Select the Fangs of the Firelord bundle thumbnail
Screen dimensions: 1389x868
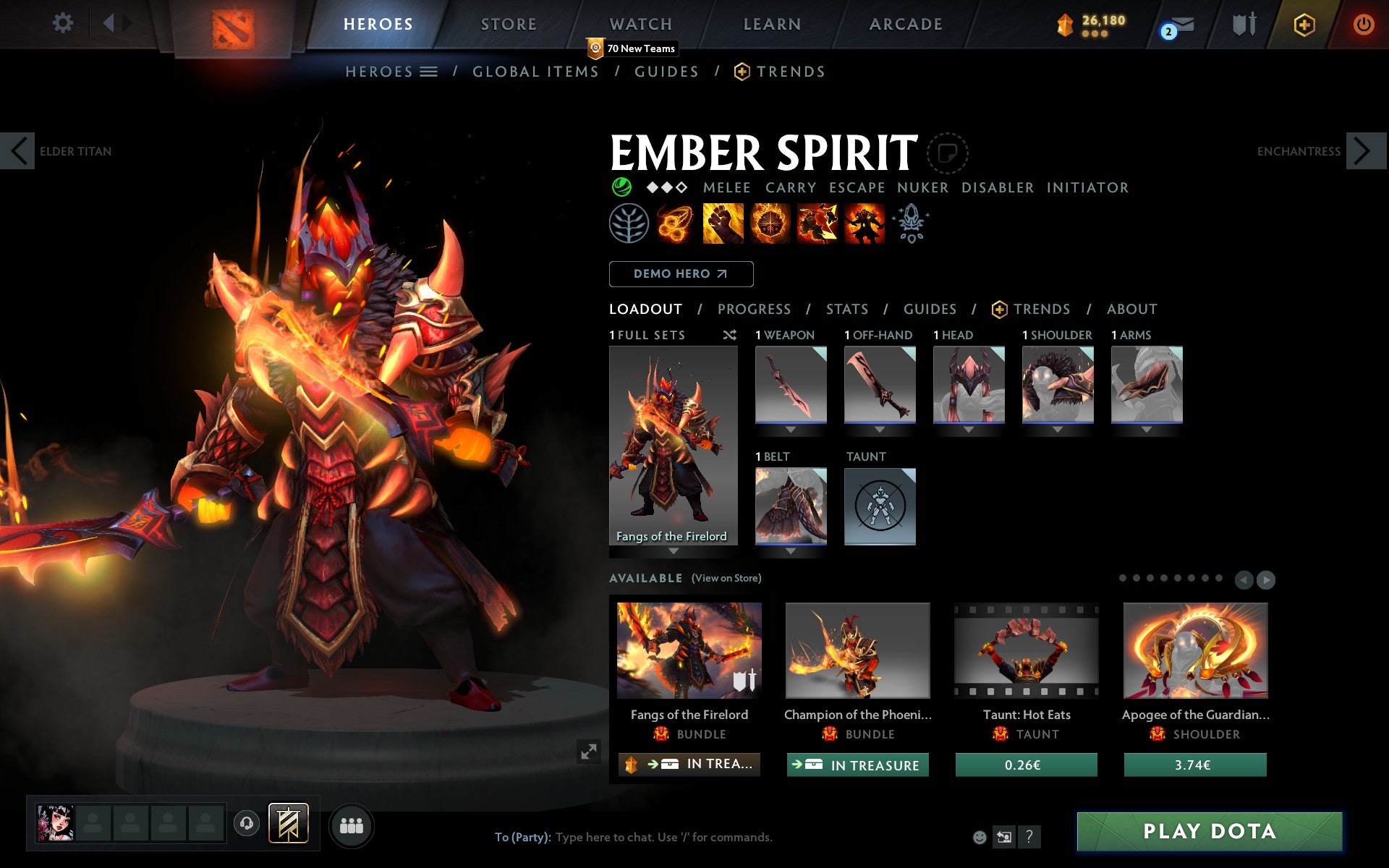pos(689,650)
